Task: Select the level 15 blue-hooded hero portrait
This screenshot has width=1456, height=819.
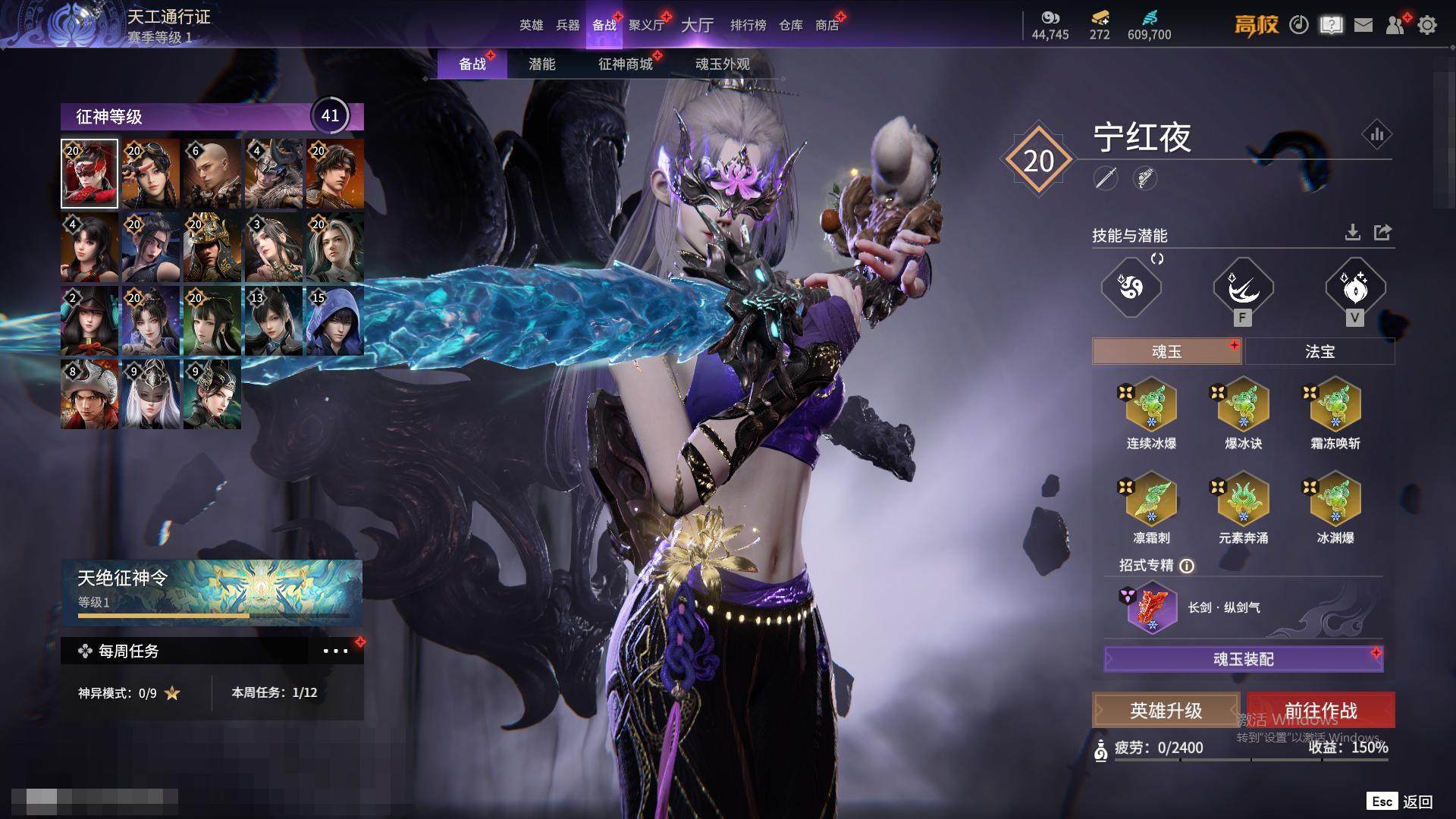Action: point(334,321)
